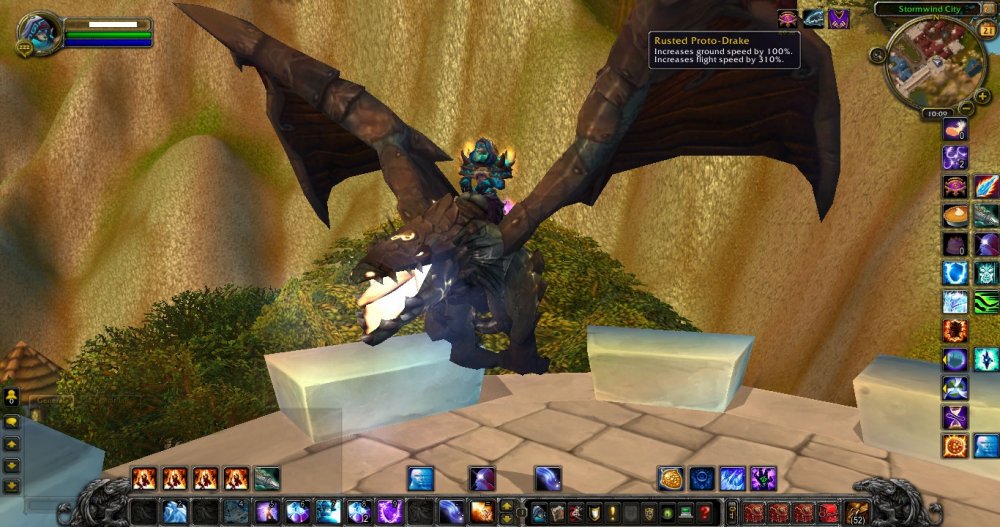The width and height of the screenshot is (1000, 527).
Task: Page up the main action bar
Action: tap(506, 505)
